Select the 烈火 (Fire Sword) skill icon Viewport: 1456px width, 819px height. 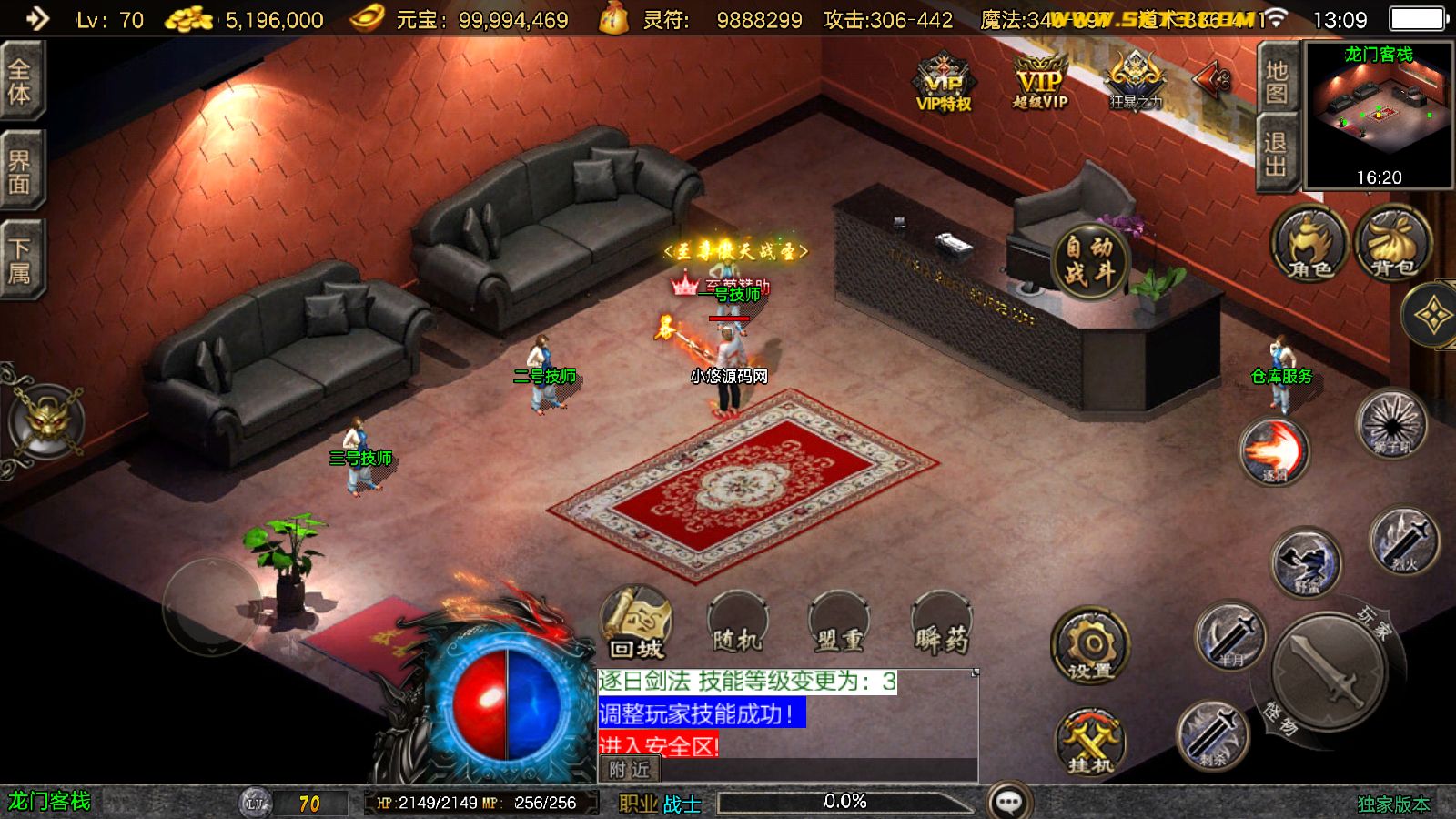1402,547
